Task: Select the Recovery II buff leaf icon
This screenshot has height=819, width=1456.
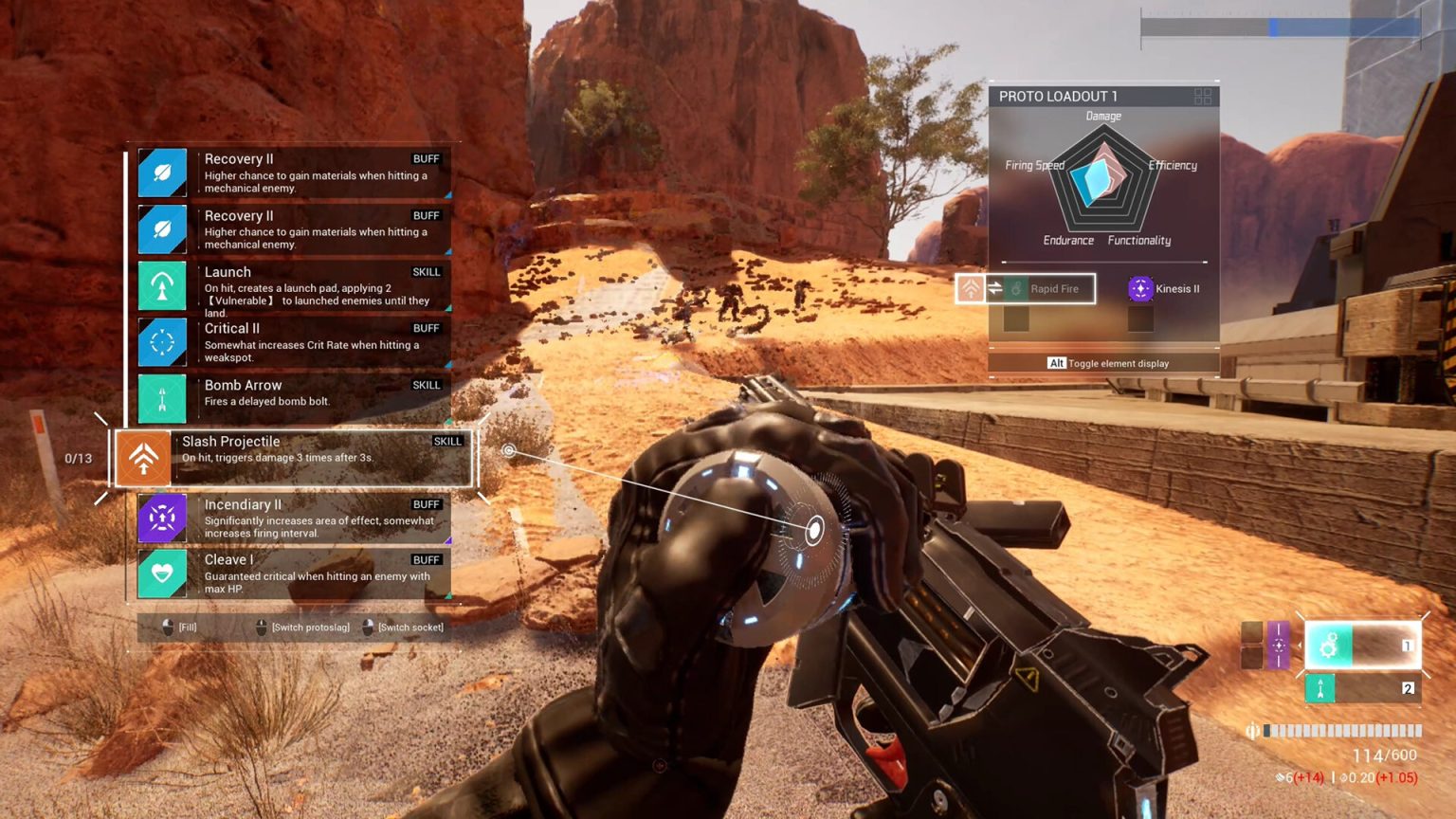Action: click(x=162, y=173)
